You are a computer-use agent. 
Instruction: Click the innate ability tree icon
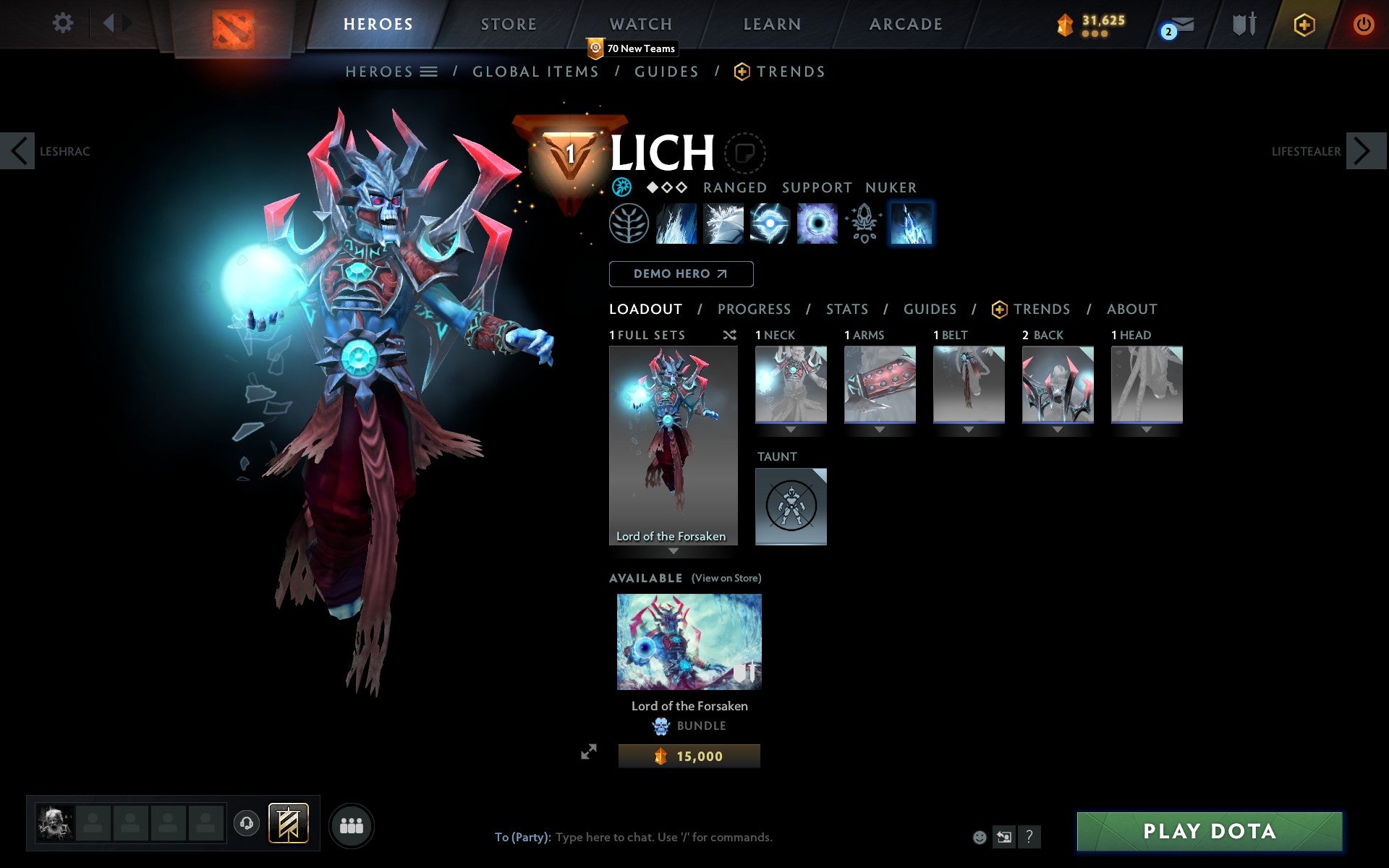point(628,224)
